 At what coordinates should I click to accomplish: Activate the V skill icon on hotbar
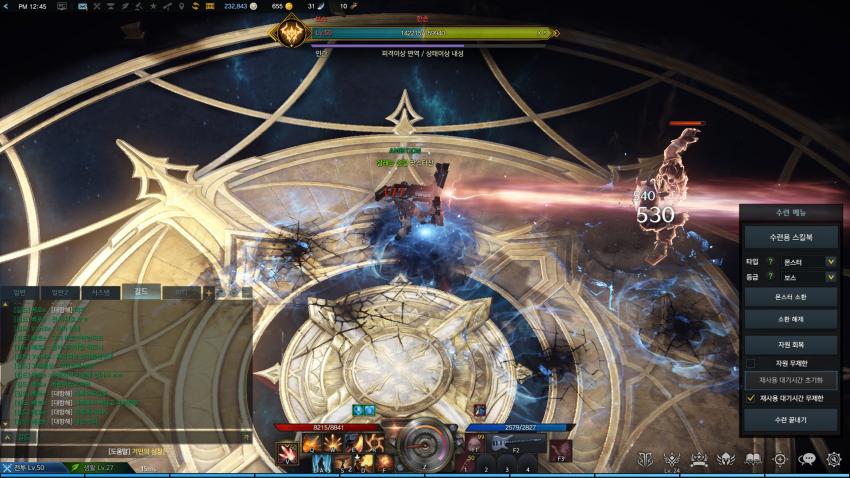[x=287, y=452]
